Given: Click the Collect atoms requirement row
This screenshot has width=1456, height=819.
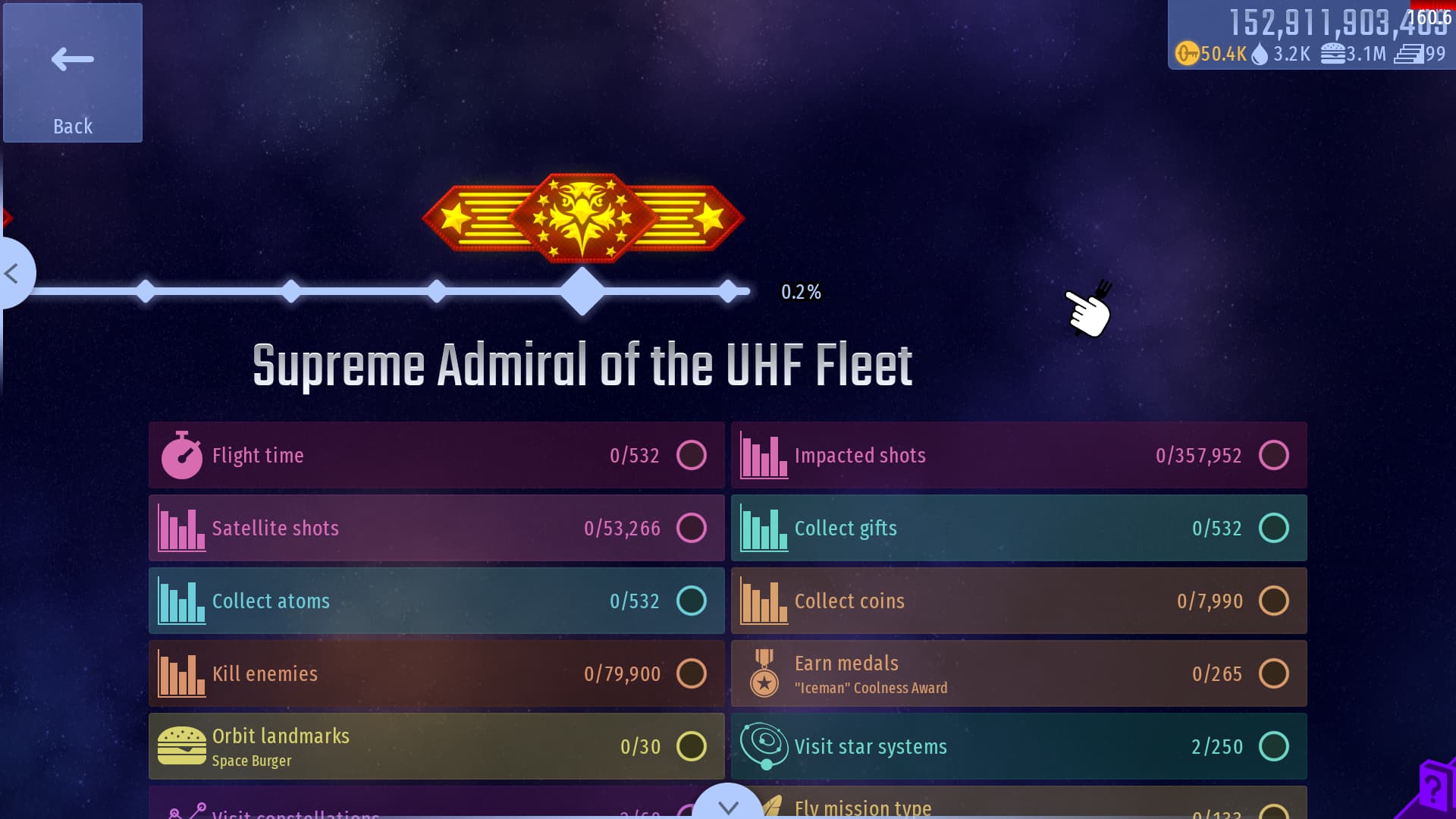Looking at the screenshot, I should [436, 601].
